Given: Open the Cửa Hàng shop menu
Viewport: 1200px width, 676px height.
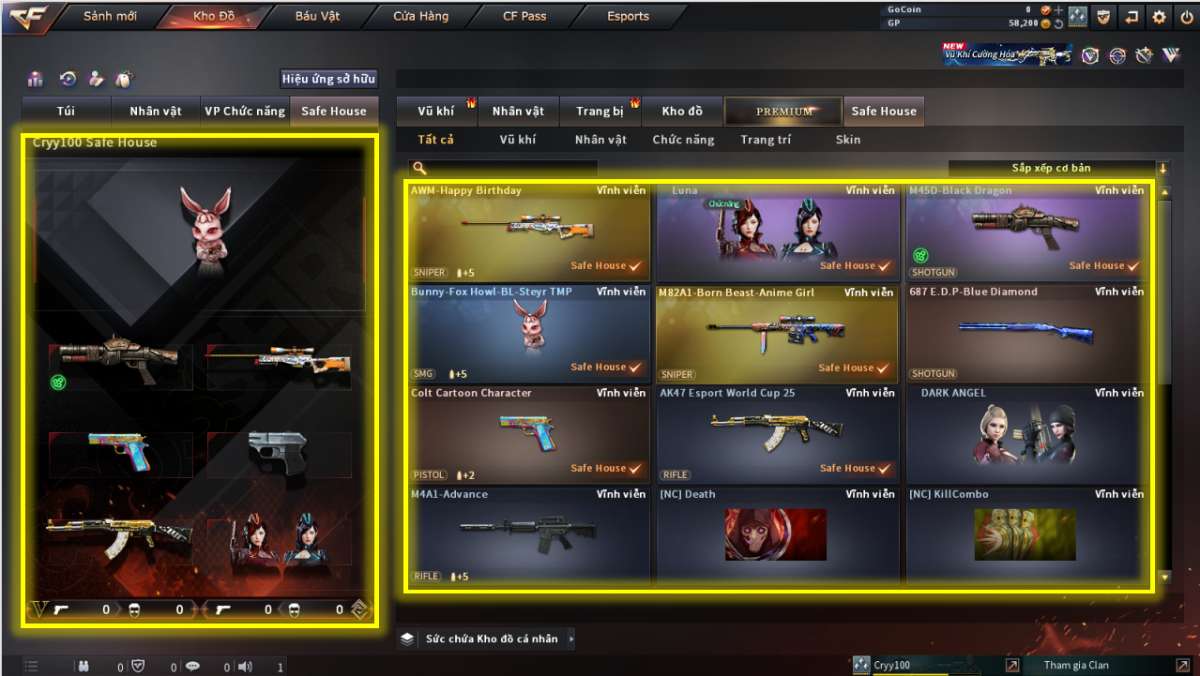Looking at the screenshot, I should [420, 17].
